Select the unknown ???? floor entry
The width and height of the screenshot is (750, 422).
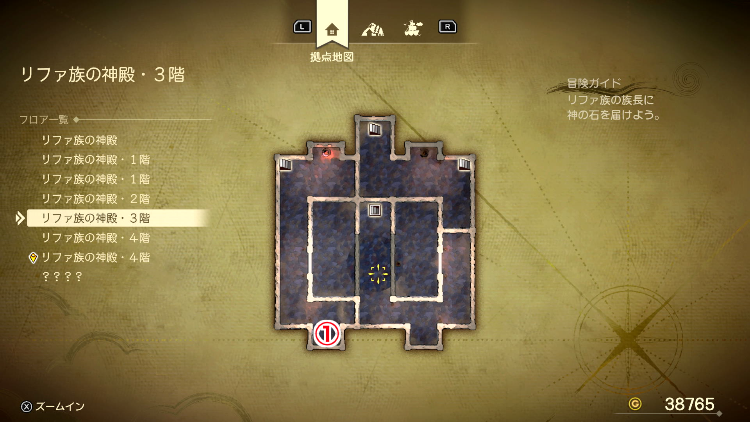(x=61, y=276)
